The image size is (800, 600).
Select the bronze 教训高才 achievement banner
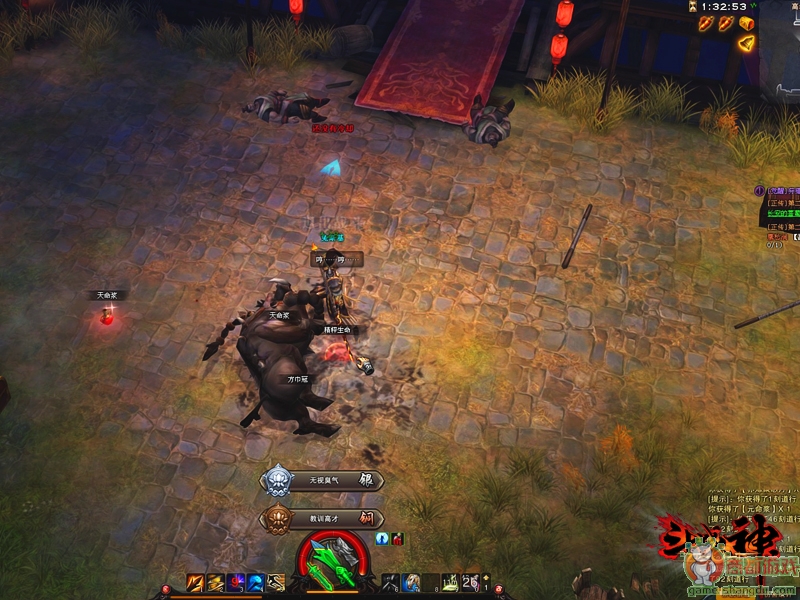pos(322,519)
